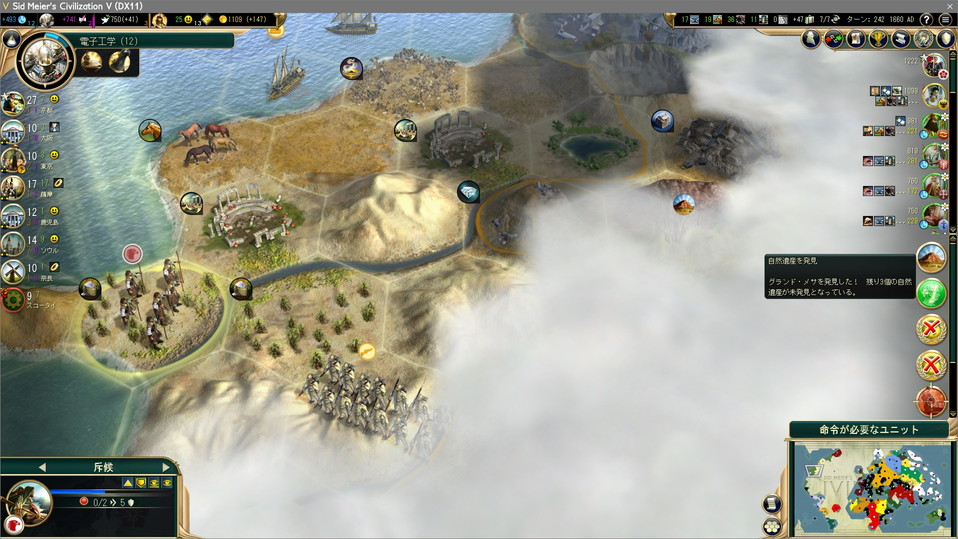Select the 奈良 windmill city entry
Screen dimensions: 958x539
point(14,271)
